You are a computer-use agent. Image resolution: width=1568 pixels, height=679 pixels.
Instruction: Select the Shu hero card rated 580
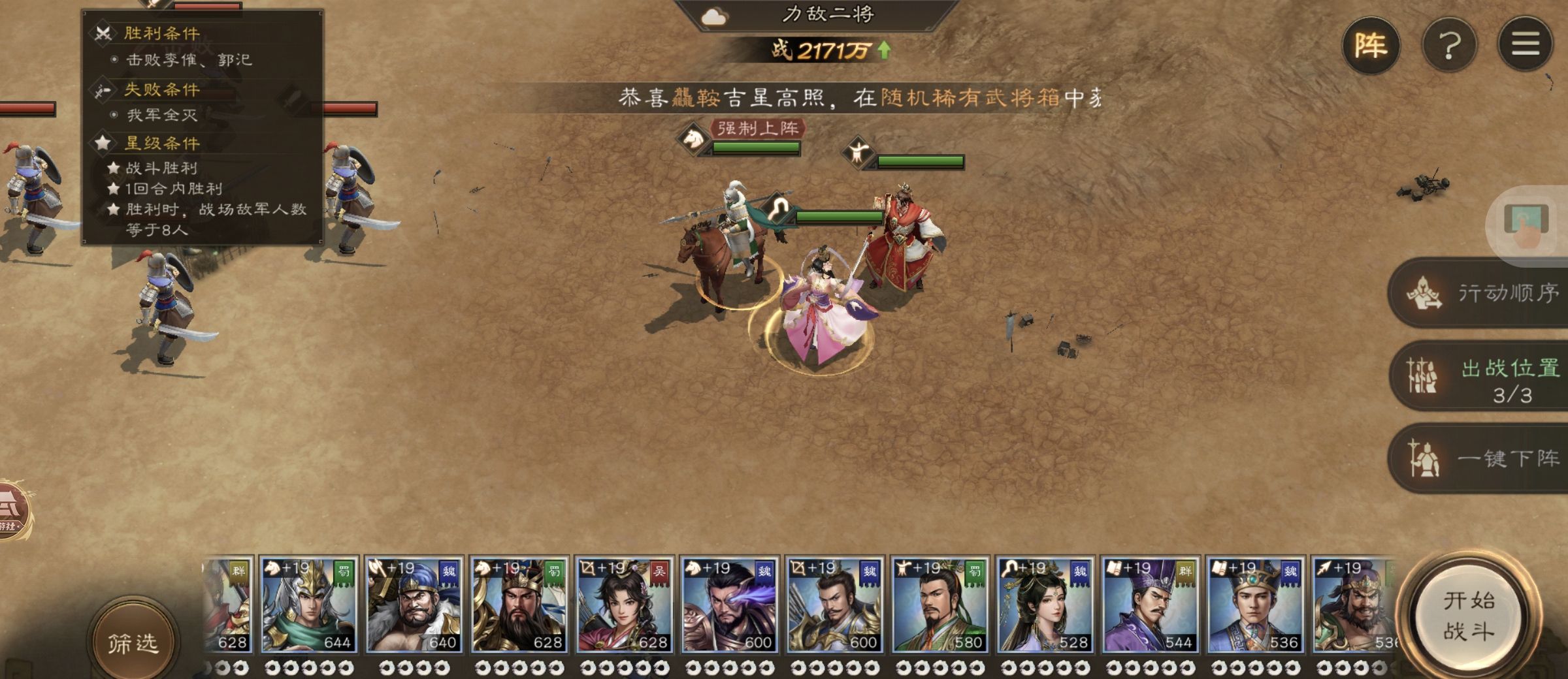tap(939, 605)
